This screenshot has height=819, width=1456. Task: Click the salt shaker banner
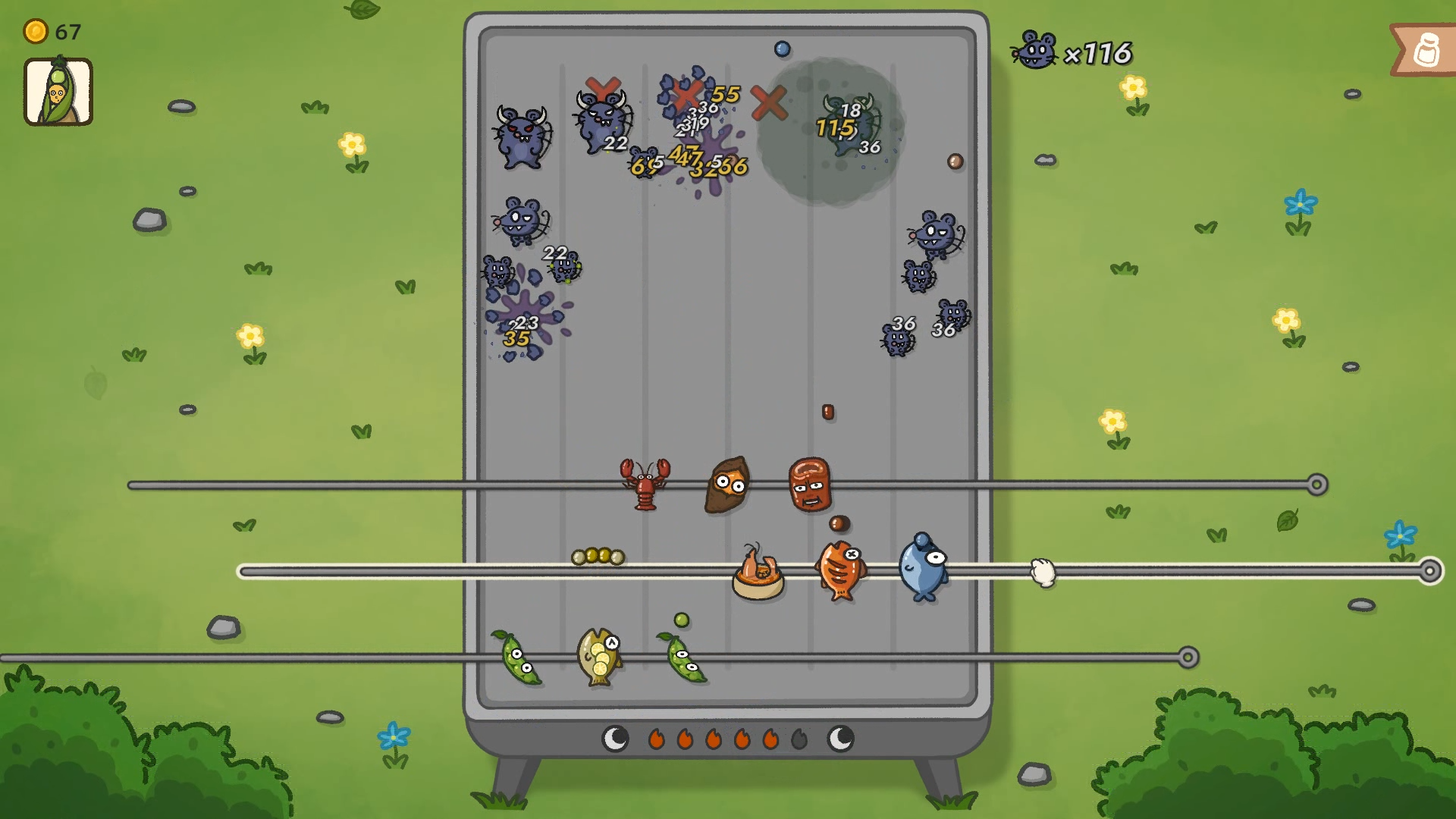(1425, 51)
